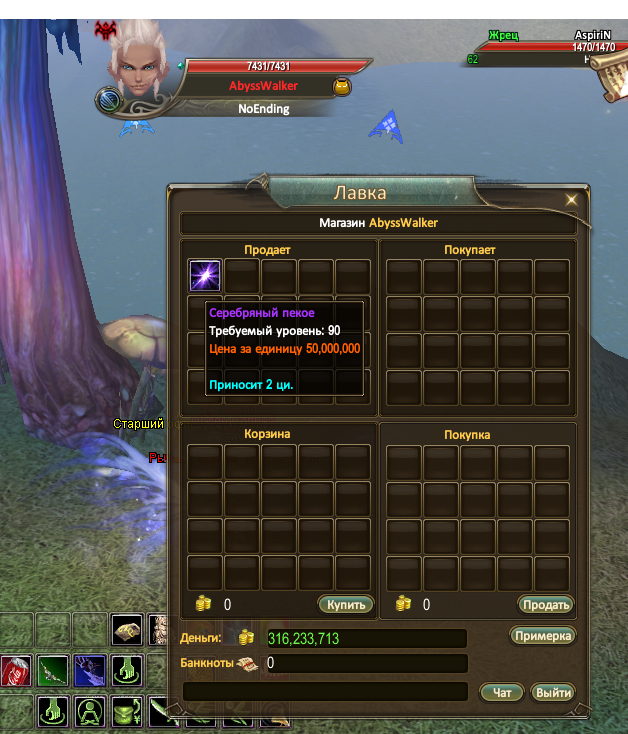628x734 pixels.
Task: Click the Продать button
Action: (545, 604)
